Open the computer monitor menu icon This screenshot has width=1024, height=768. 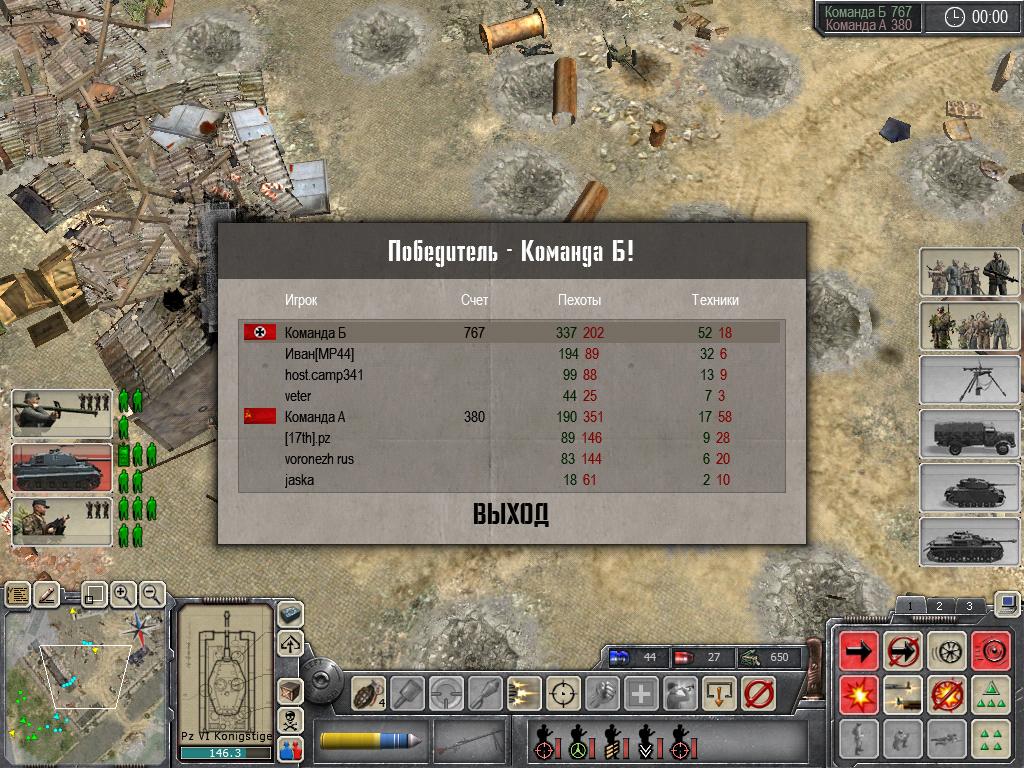[x=1007, y=603]
